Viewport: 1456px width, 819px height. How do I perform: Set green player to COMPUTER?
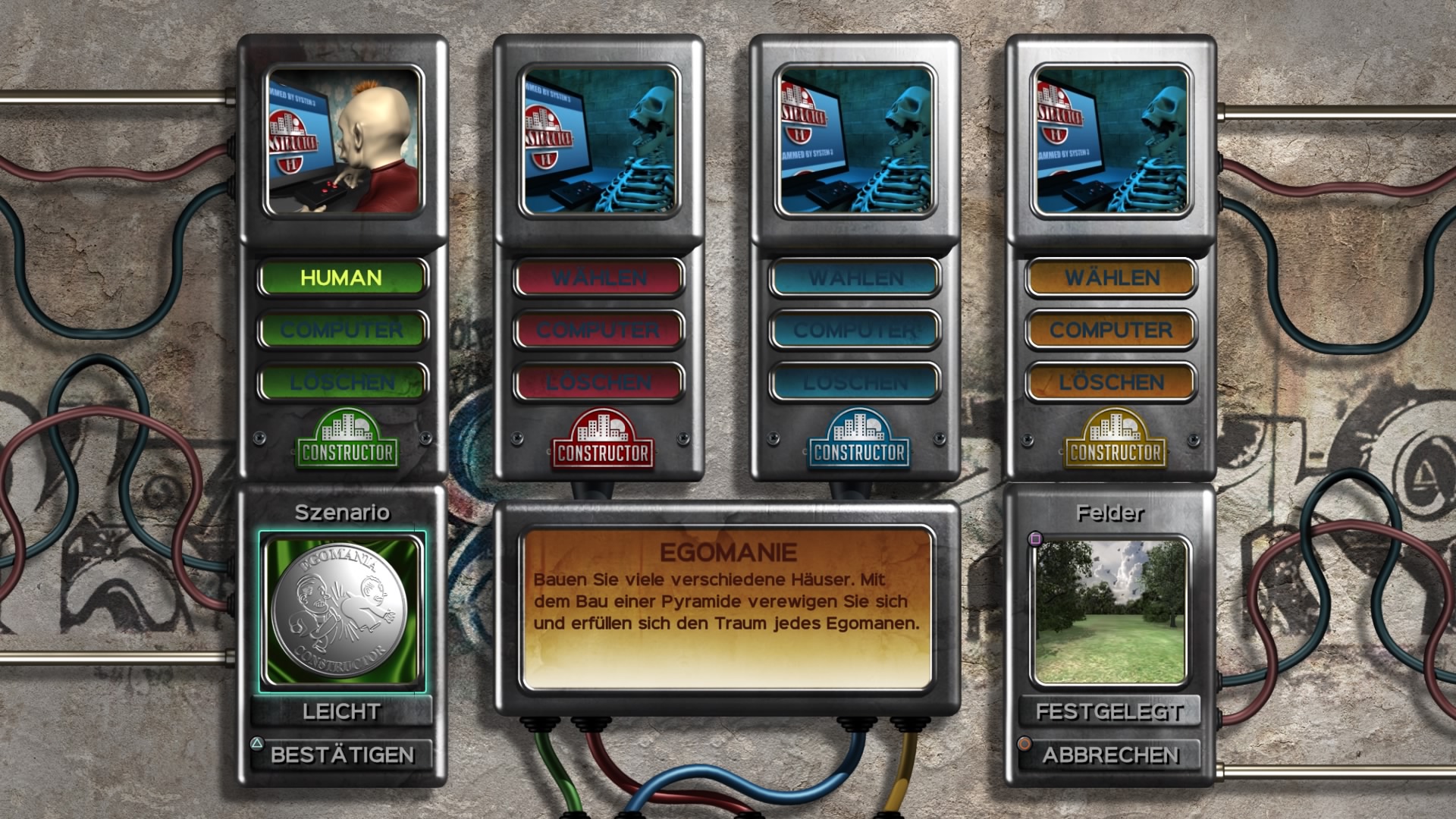342,330
